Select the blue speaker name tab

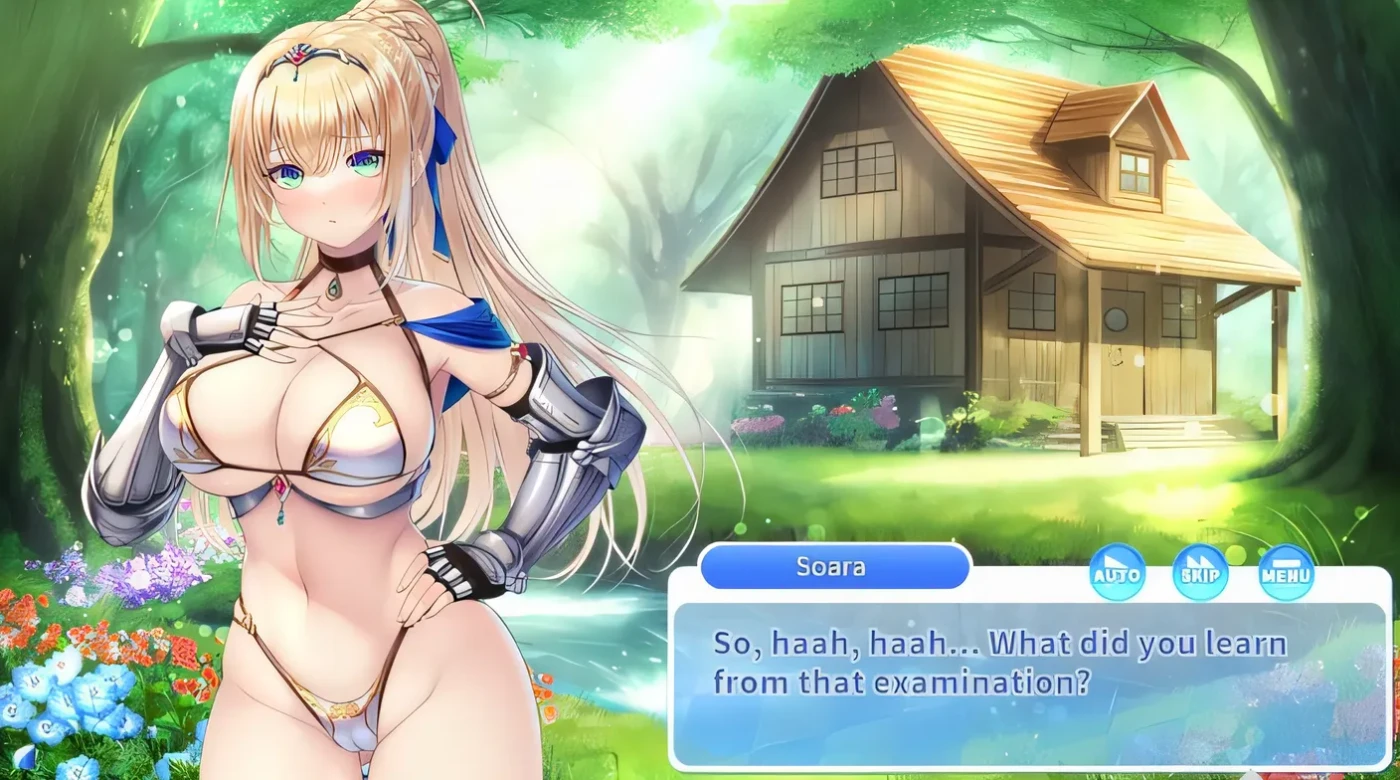click(833, 568)
